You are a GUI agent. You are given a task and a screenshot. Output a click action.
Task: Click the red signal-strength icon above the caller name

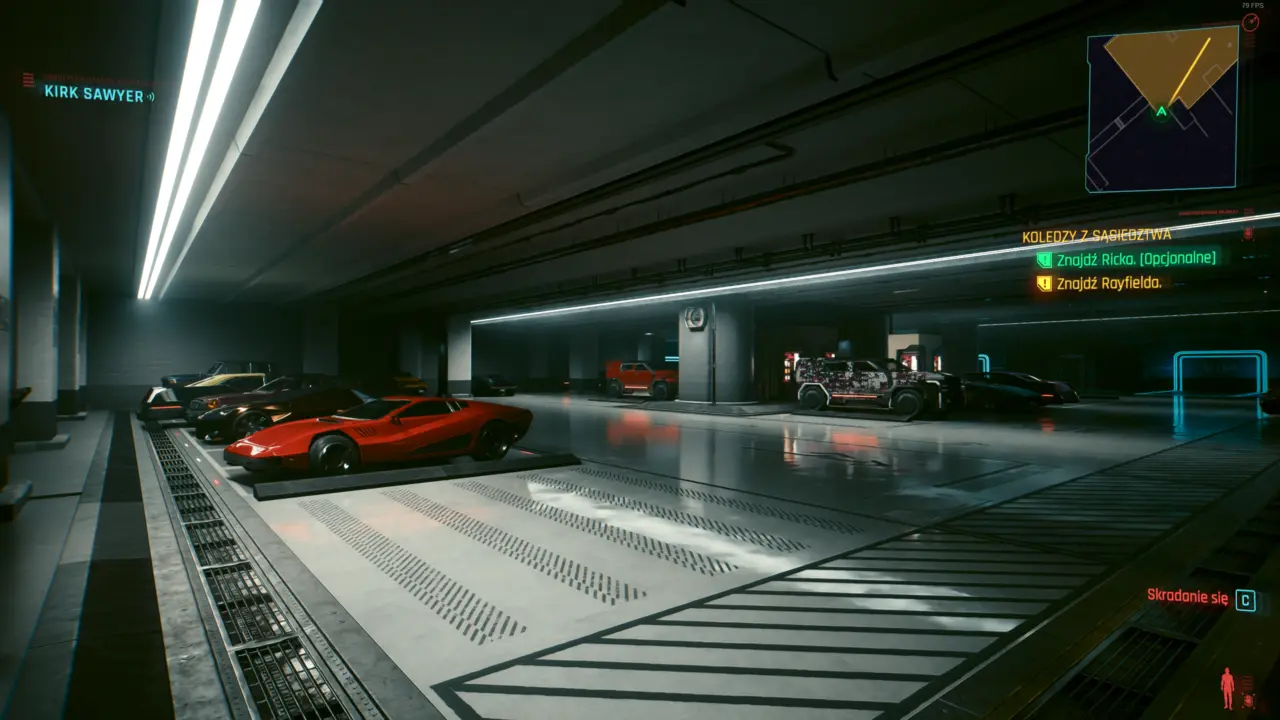click(27, 80)
